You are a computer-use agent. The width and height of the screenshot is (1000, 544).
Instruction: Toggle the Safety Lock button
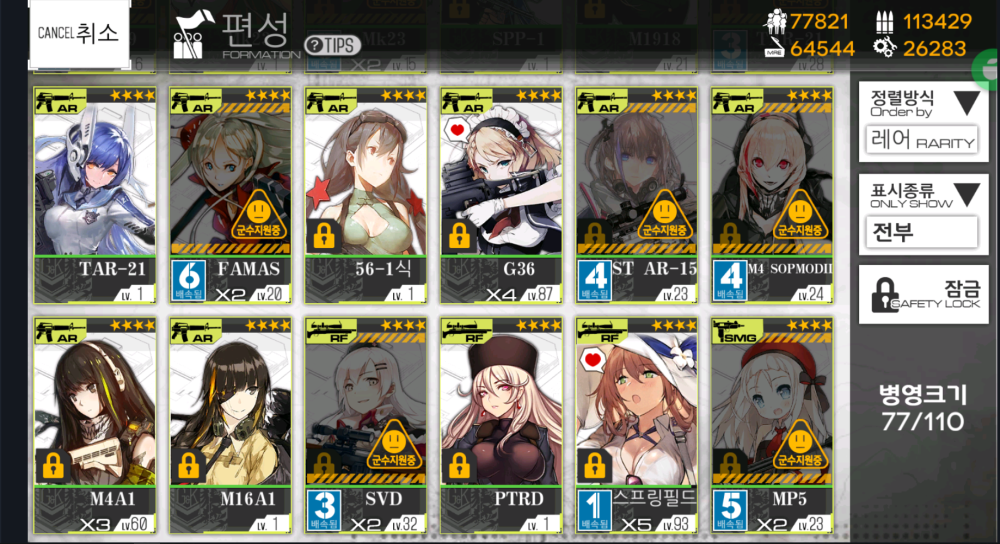(921, 294)
